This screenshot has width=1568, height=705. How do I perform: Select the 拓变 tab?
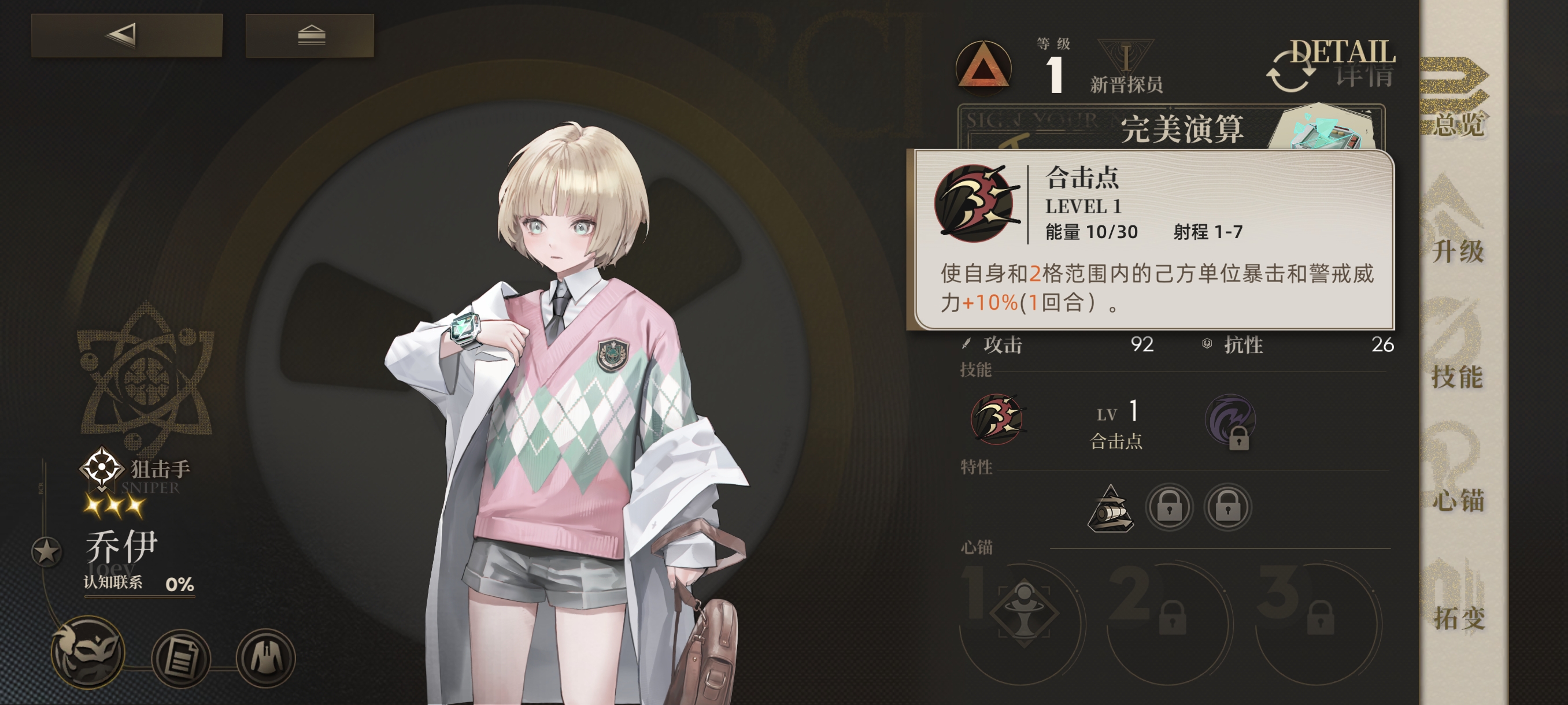tap(1458, 599)
